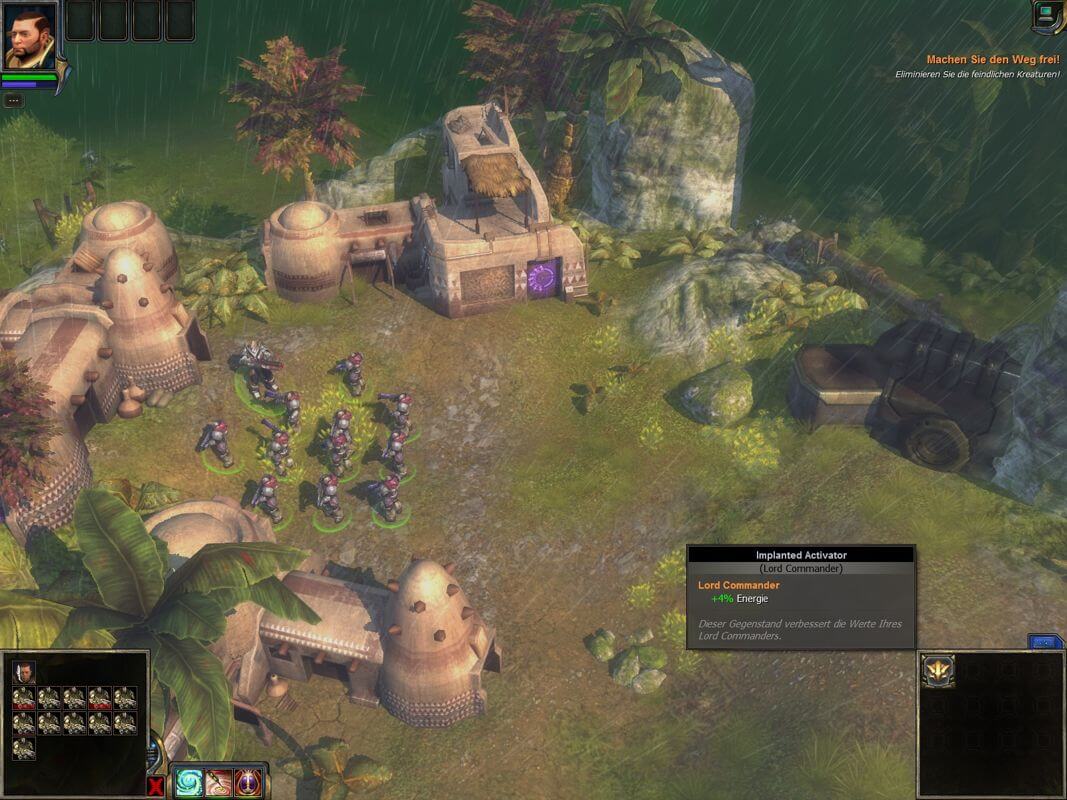Click the red X cancel button
Image resolution: width=1067 pixels, height=800 pixels.
[x=156, y=786]
